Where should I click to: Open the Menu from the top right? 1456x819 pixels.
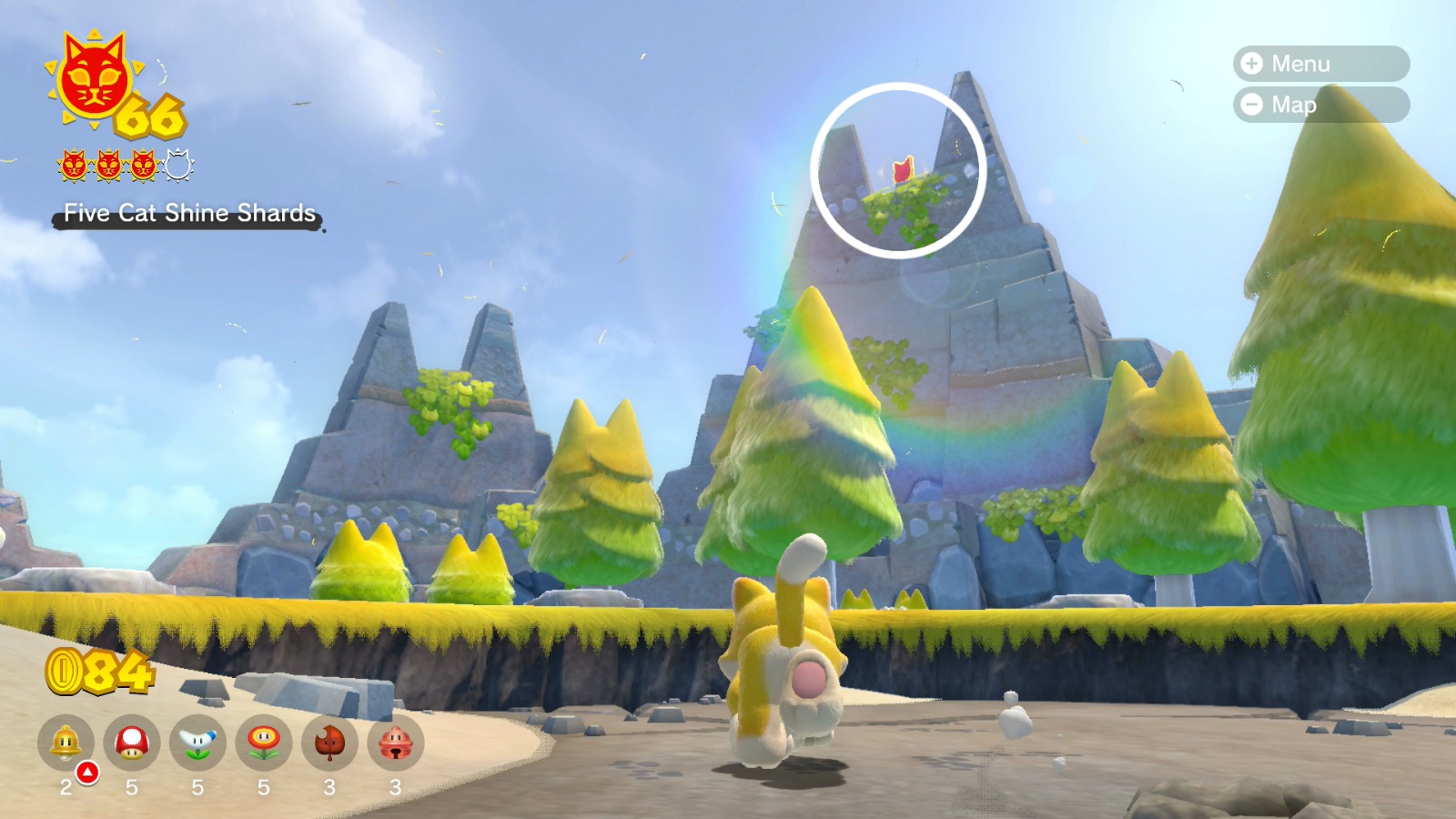(x=1318, y=64)
